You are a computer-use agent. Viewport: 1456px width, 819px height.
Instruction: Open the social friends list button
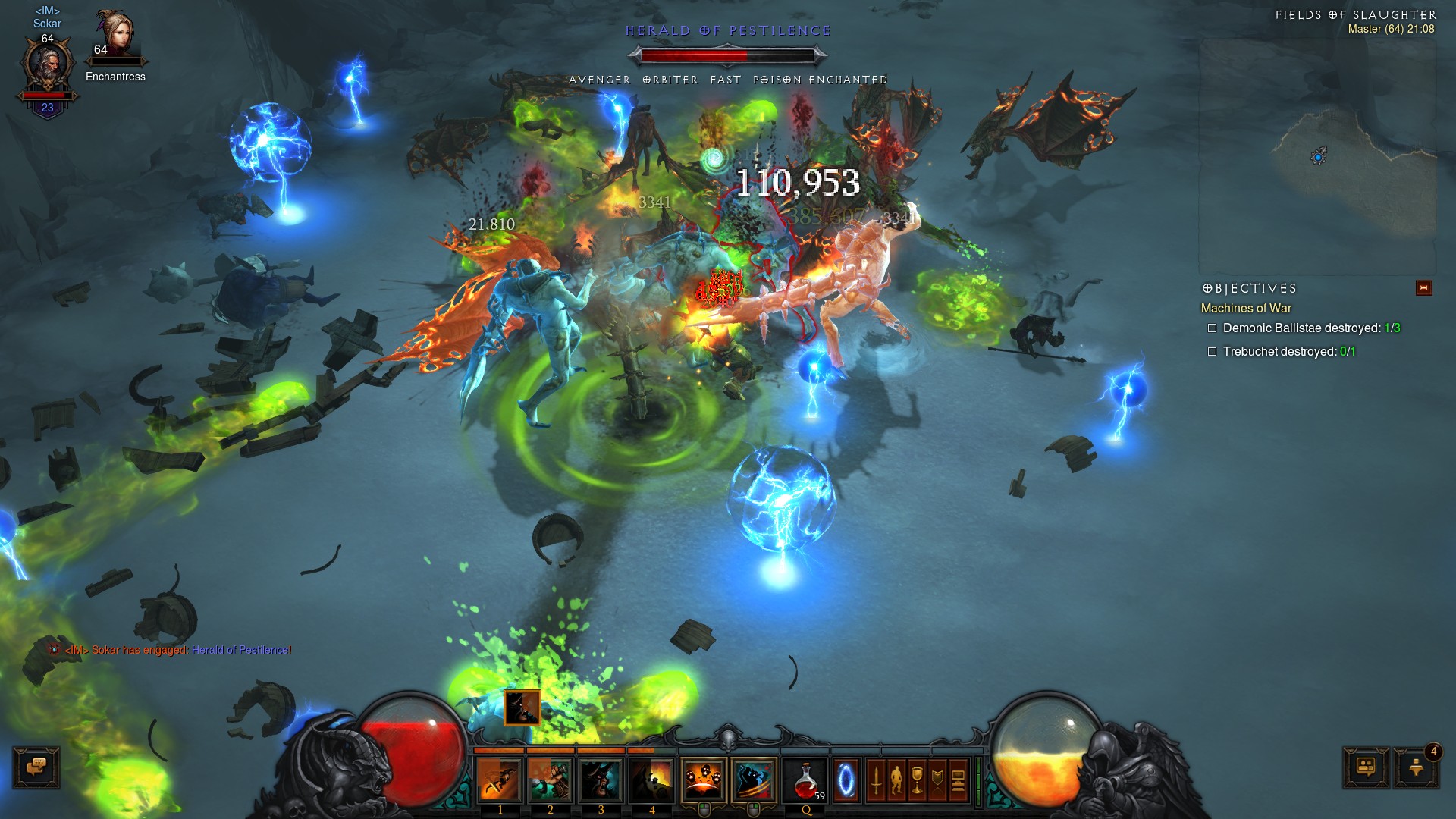1366,767
